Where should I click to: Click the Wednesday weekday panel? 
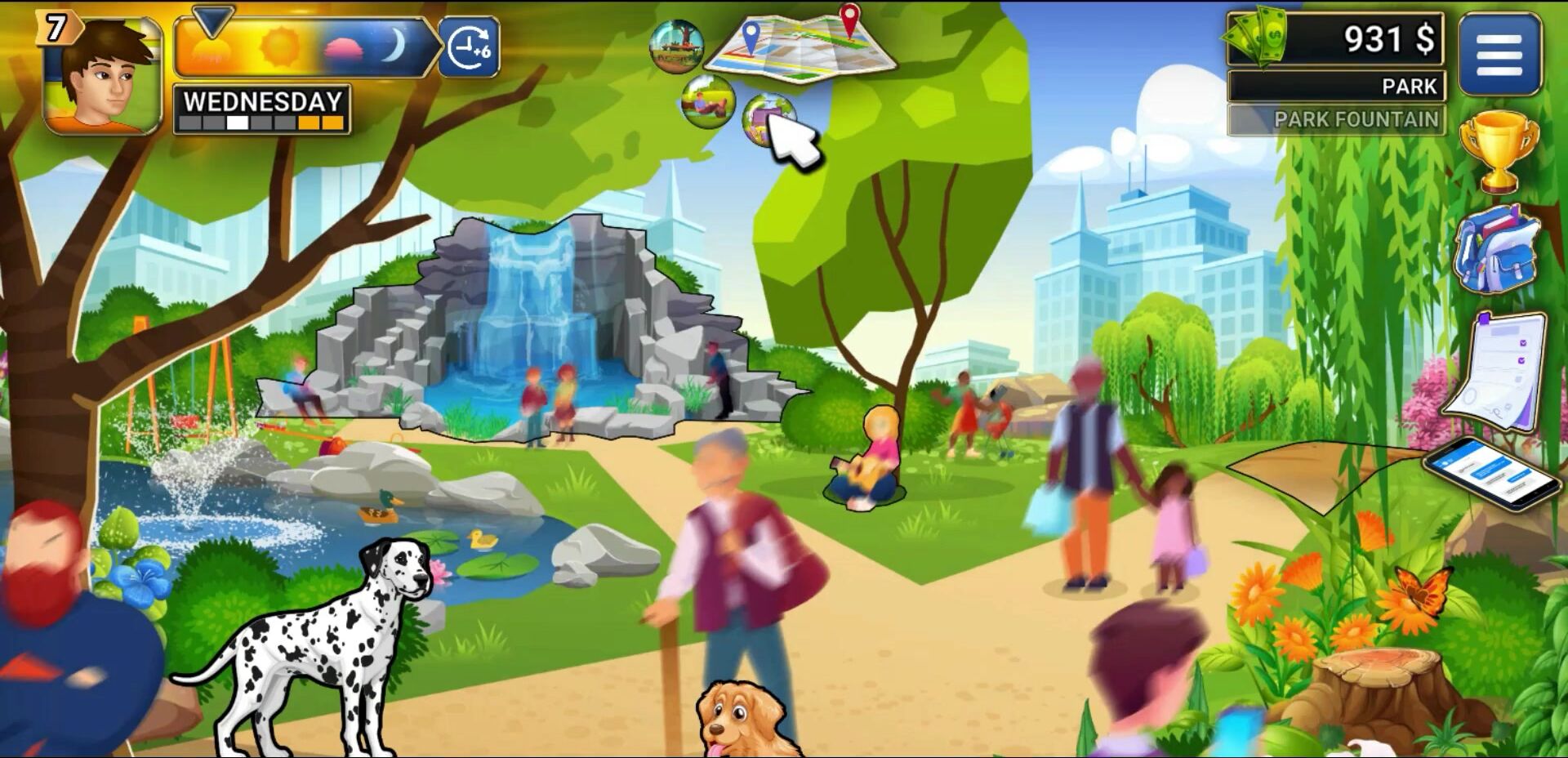(x=262, y=109)
